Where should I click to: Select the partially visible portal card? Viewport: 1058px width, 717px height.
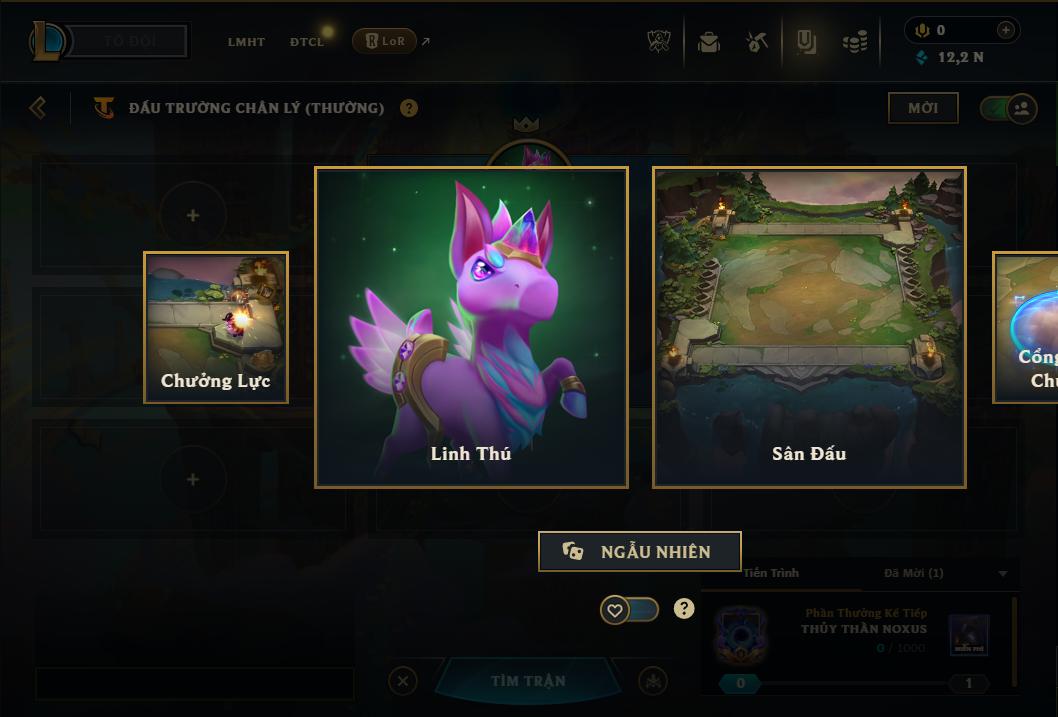[x=1026, y=327]
